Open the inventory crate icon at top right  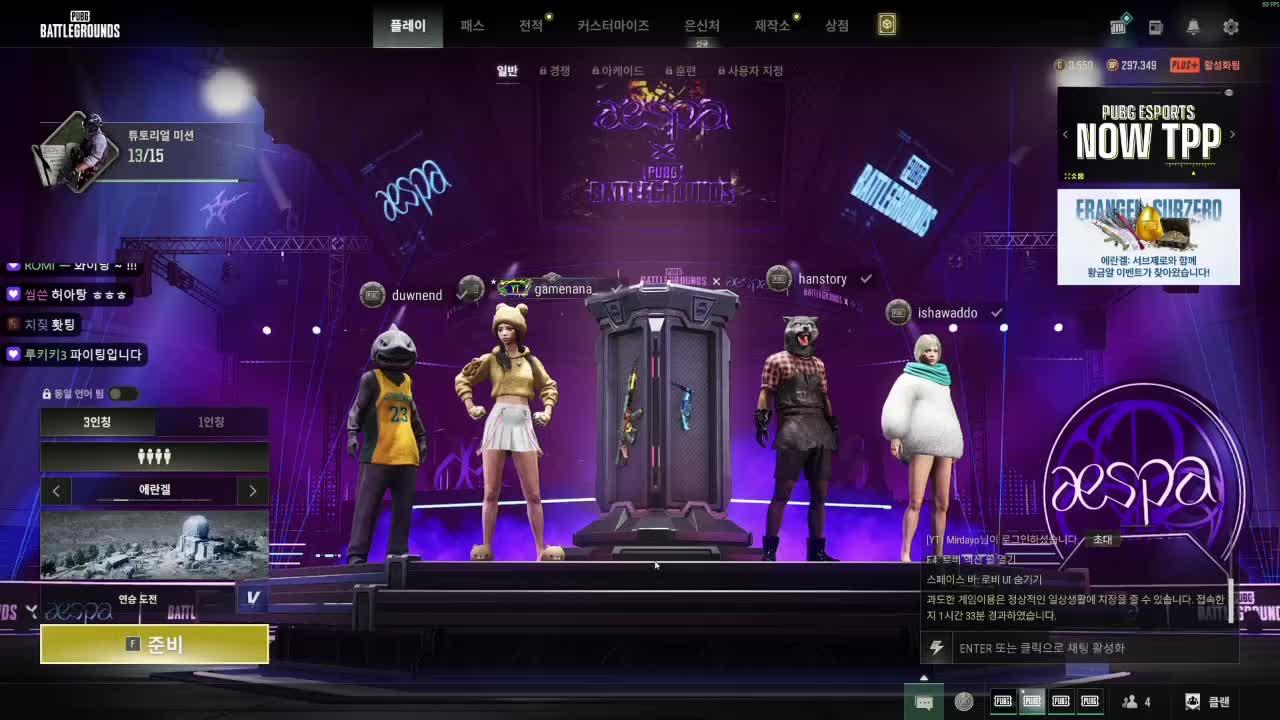coord(1117,27)
